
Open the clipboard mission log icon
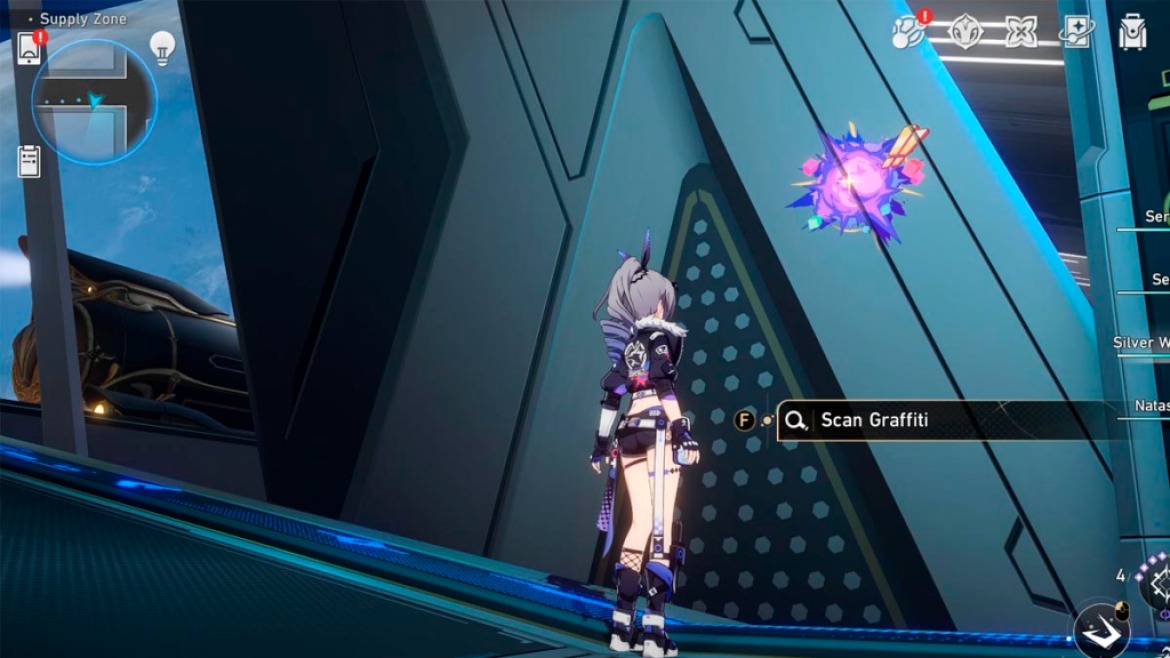click(29, 161)
